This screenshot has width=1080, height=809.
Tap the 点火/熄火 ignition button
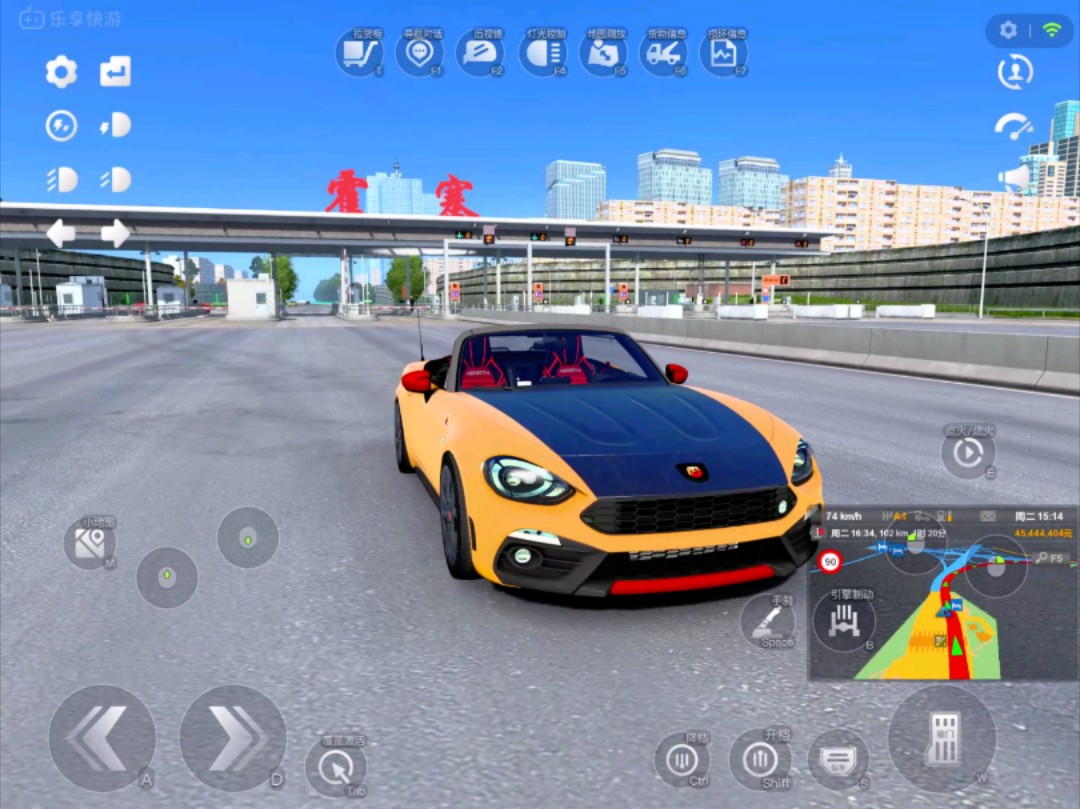pyautogui.click(x=967, y=453)
